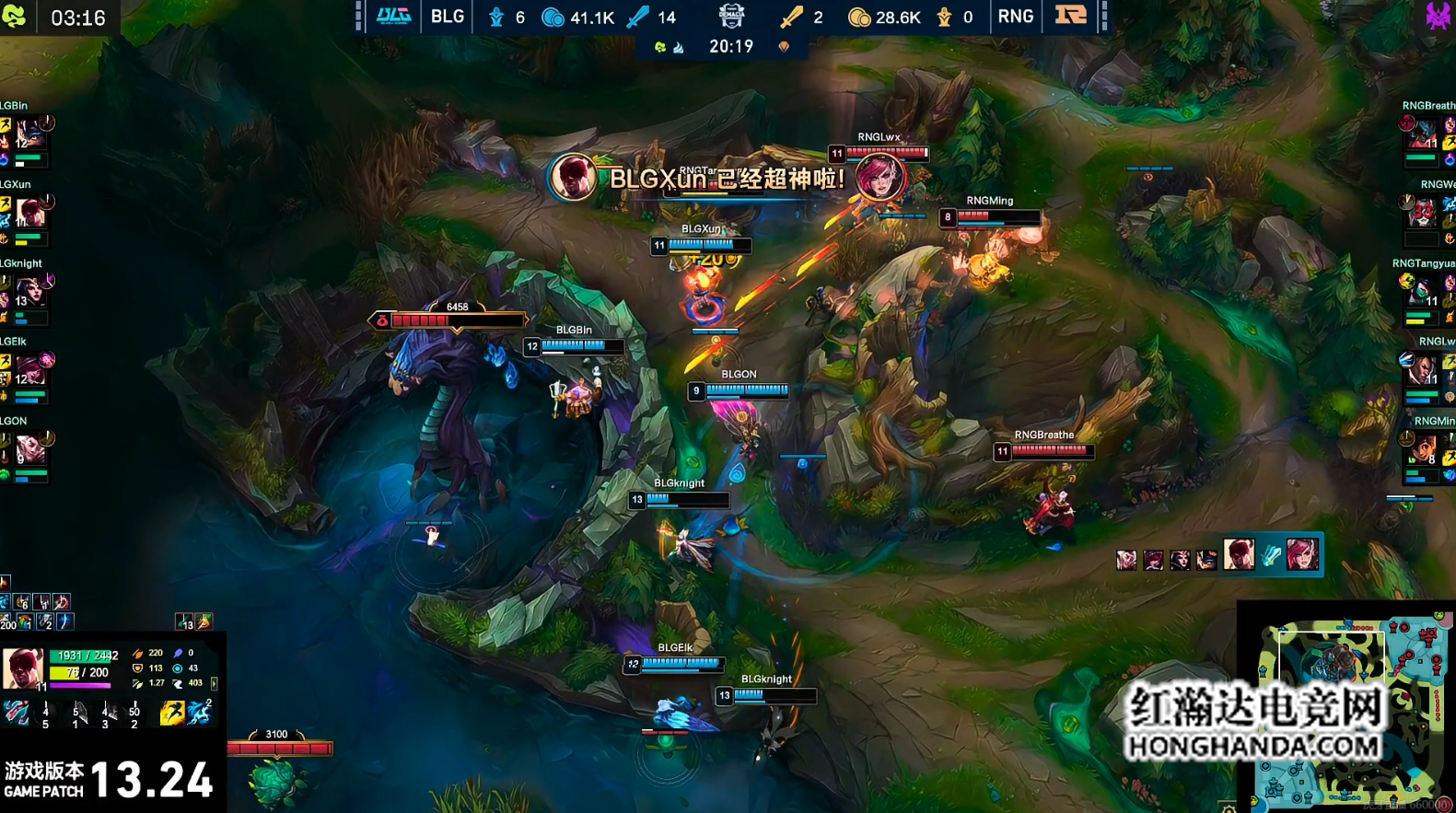Select BLGknight's champion portrait in the team list
1456x813 pixels.
[31, 293]
